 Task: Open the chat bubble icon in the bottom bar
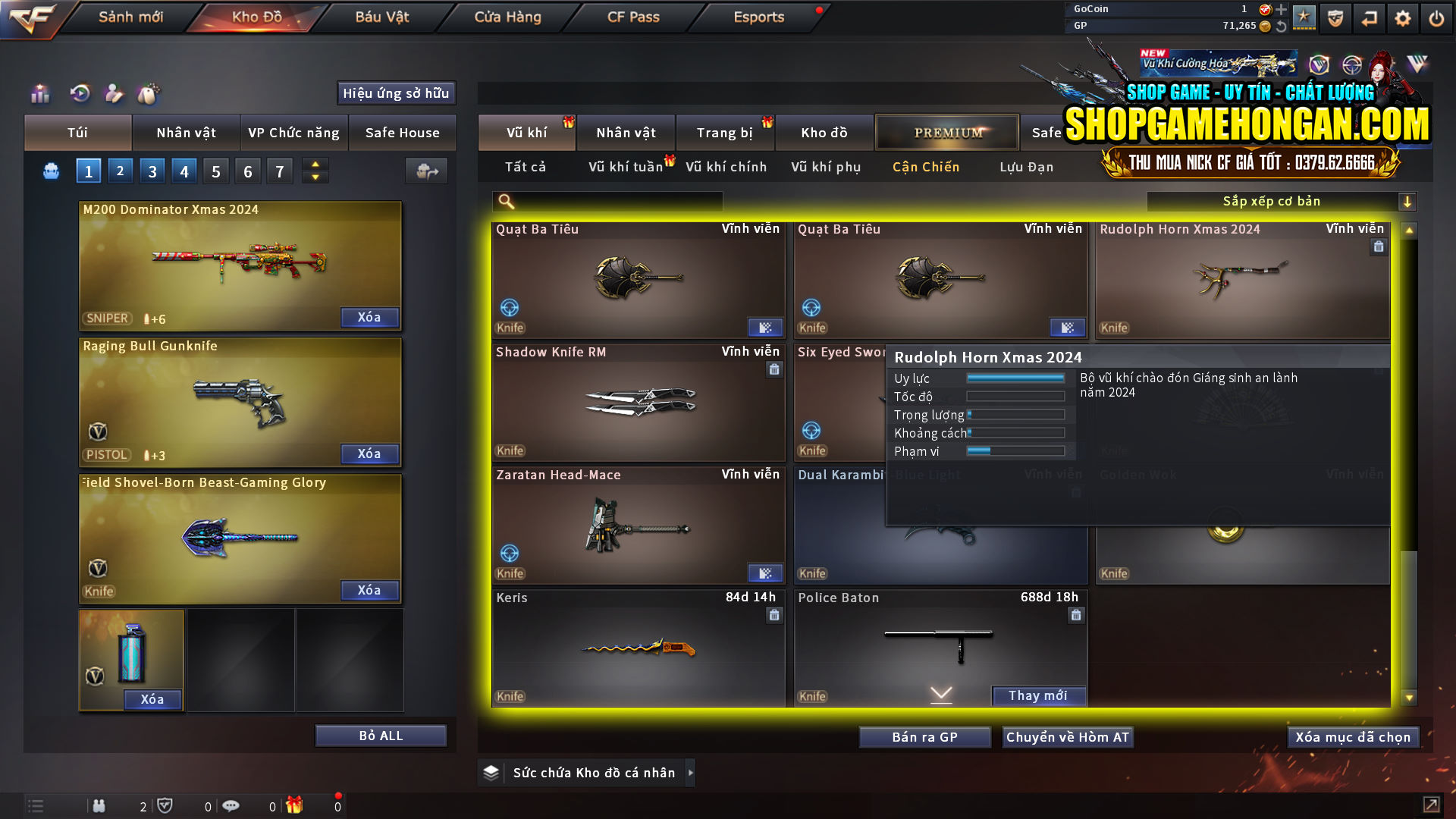coord(231,805)
